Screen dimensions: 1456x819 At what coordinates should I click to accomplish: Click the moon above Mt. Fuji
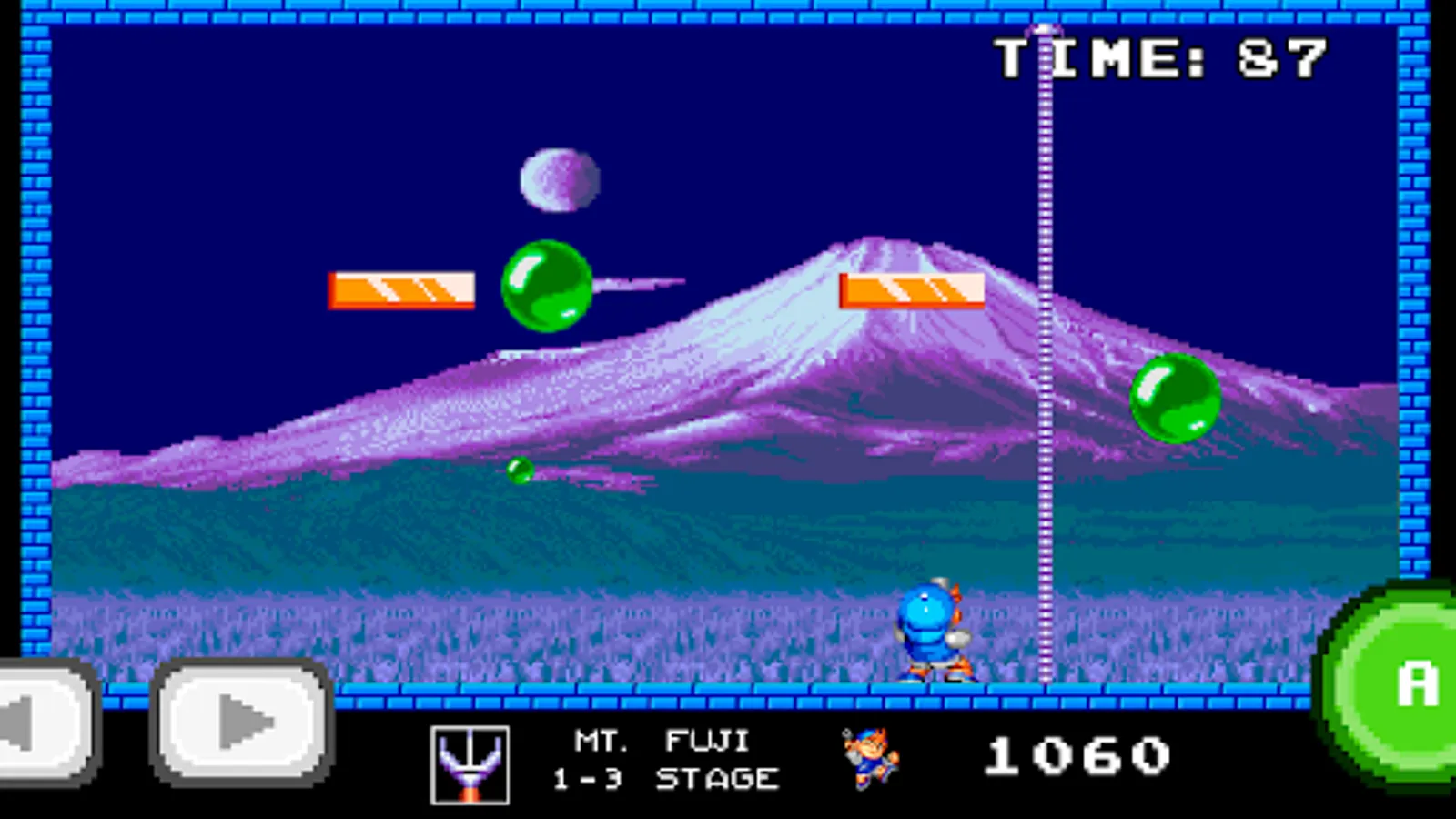click(557, 179)
